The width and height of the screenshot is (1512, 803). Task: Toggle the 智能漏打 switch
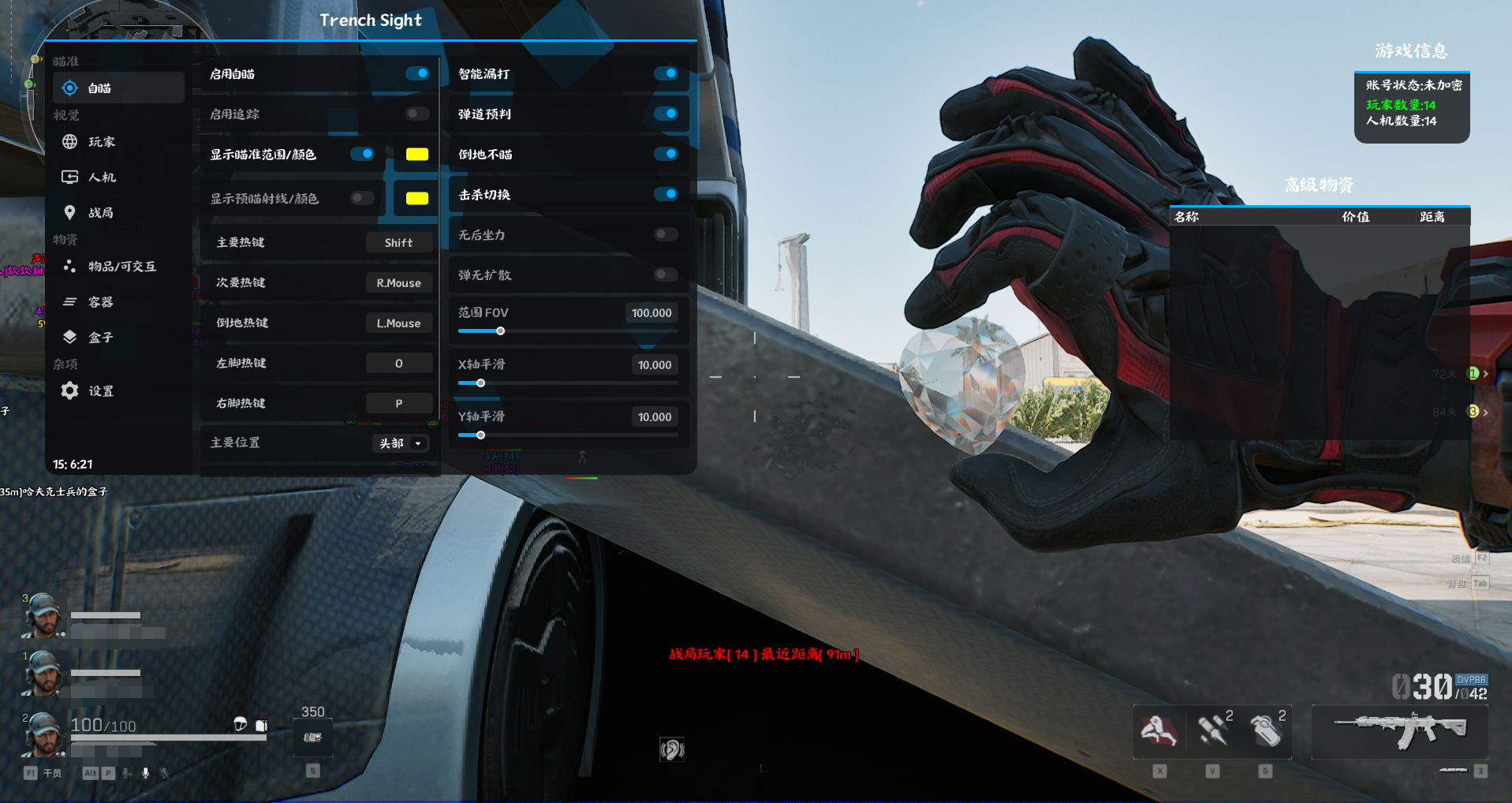[666, 73]
